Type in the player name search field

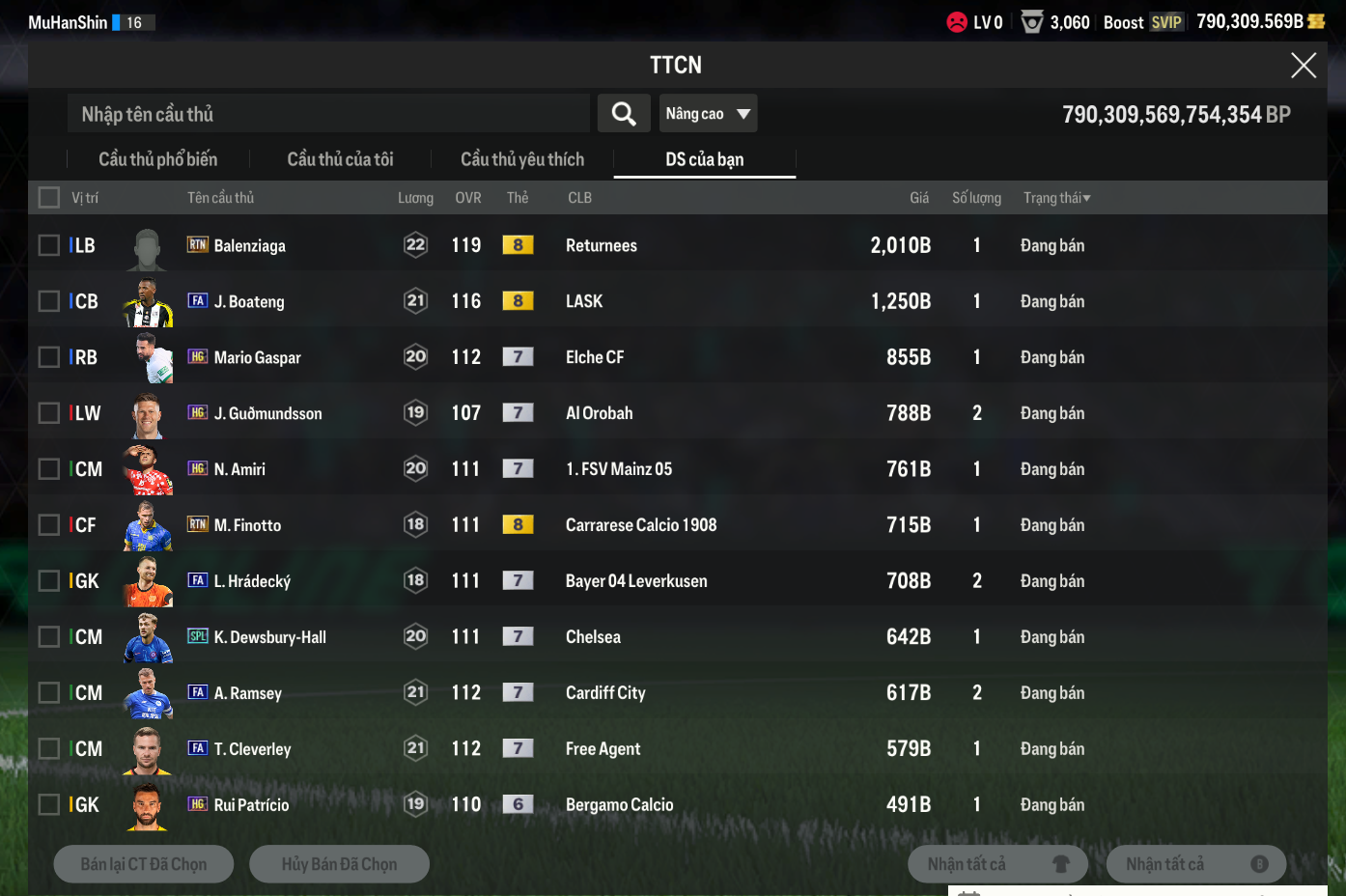328,114
